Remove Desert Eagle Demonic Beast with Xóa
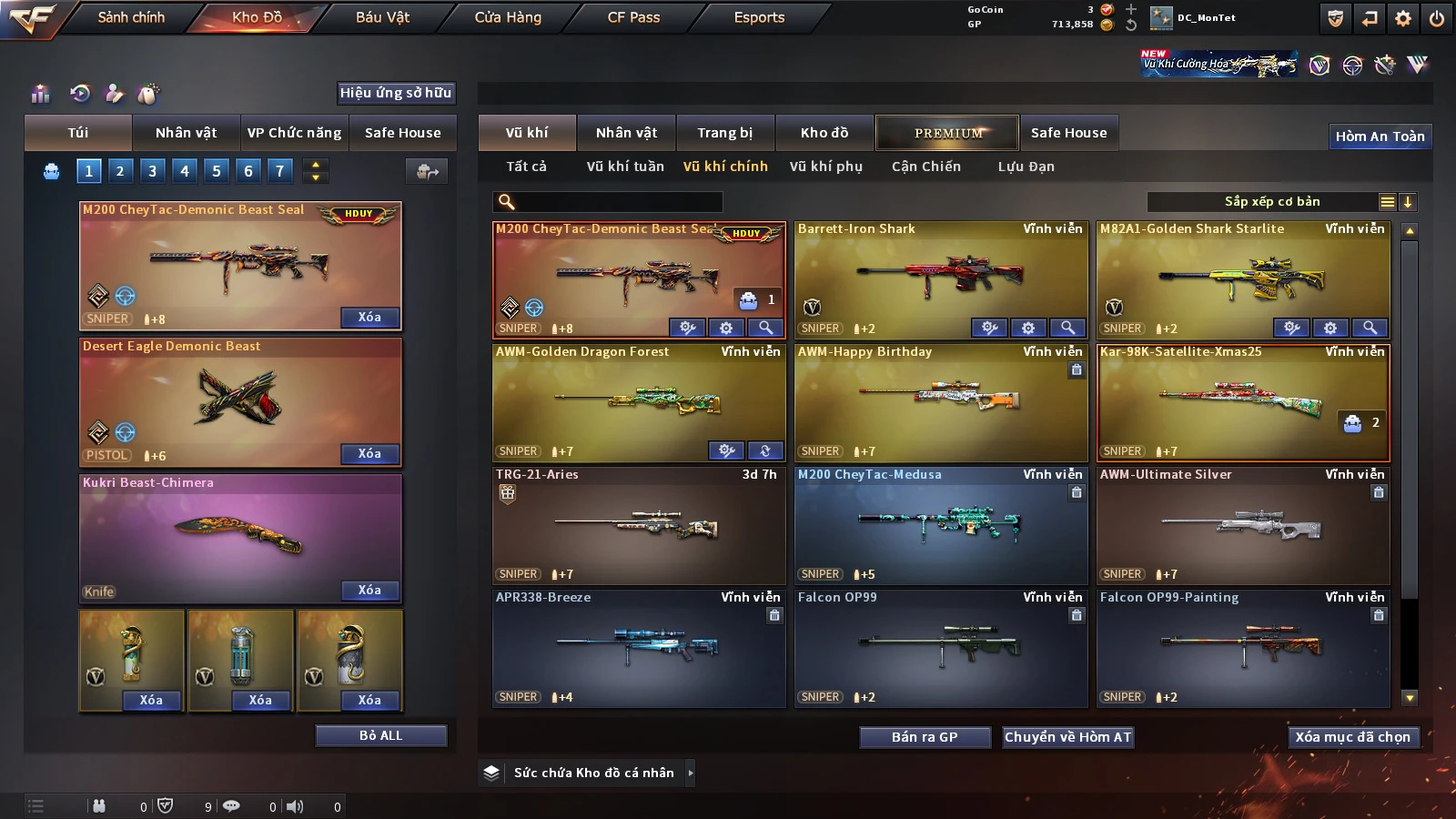 (x=369, y=453)
